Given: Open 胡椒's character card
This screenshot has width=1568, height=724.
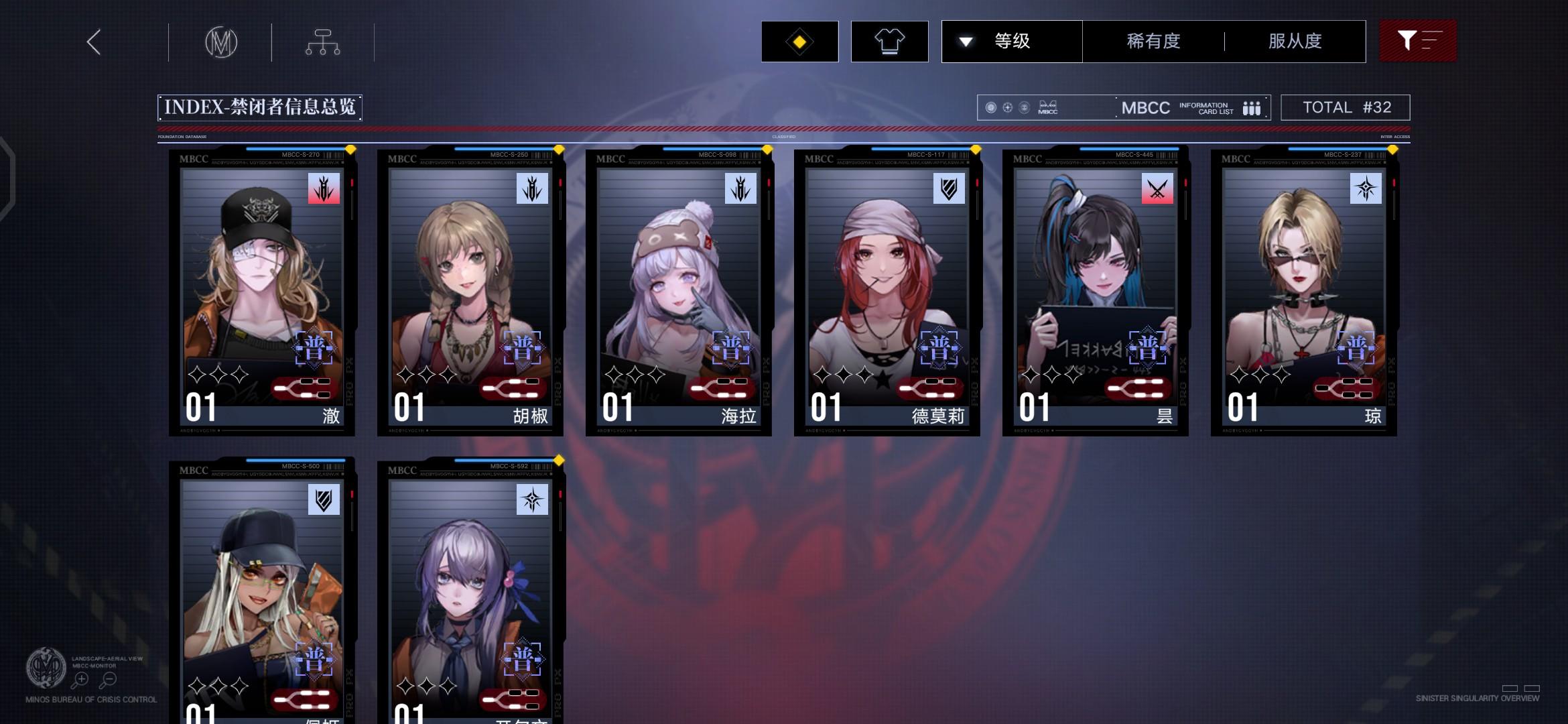Looking at the screenshot, I should 469,288.
